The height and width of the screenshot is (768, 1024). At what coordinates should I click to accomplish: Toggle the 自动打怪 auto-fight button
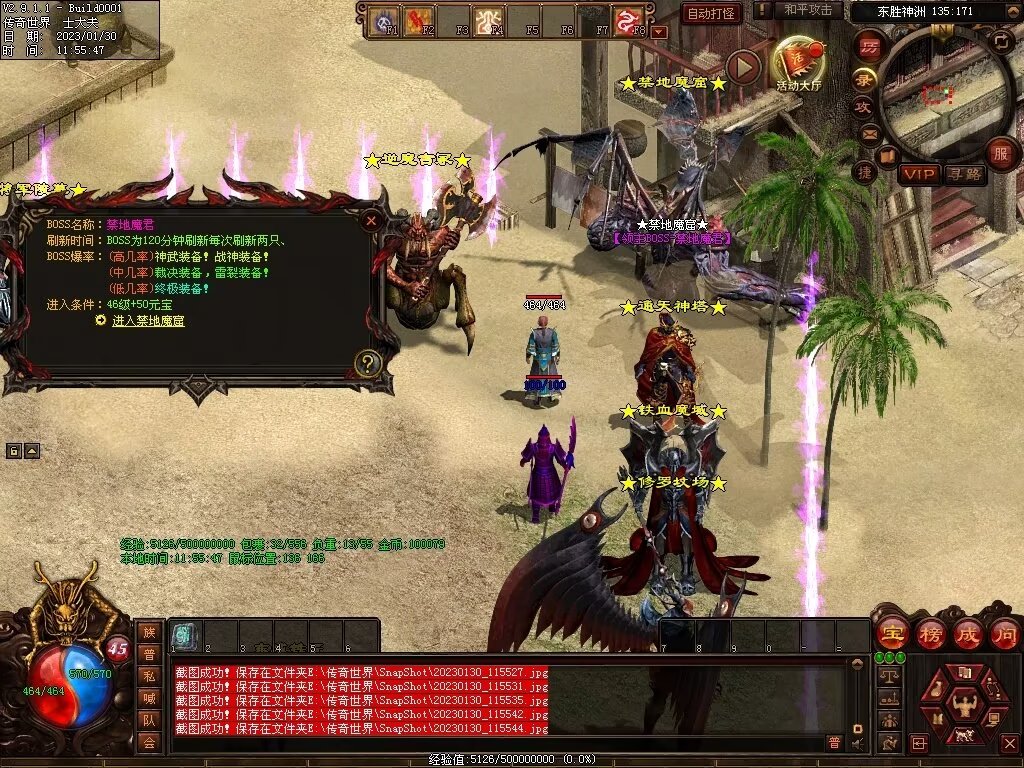coord(711,13)
